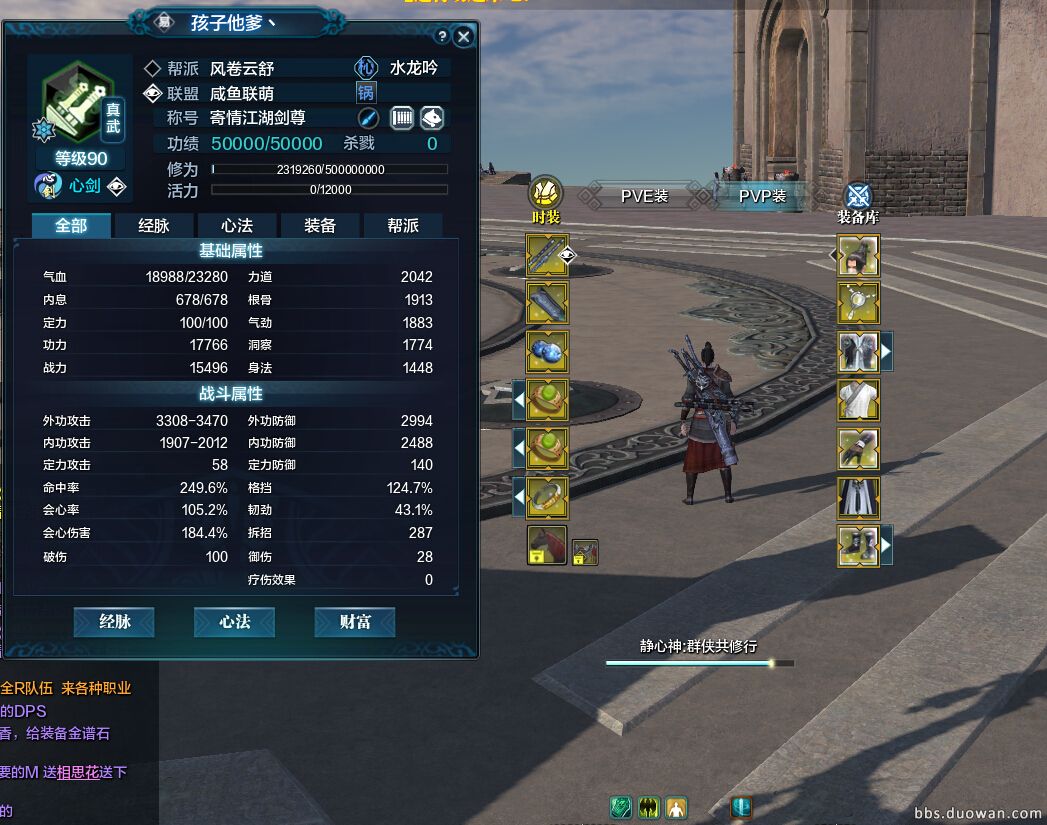Select the blue gemstone equipment slot
Screen dimensions: 1047x825
547,352
